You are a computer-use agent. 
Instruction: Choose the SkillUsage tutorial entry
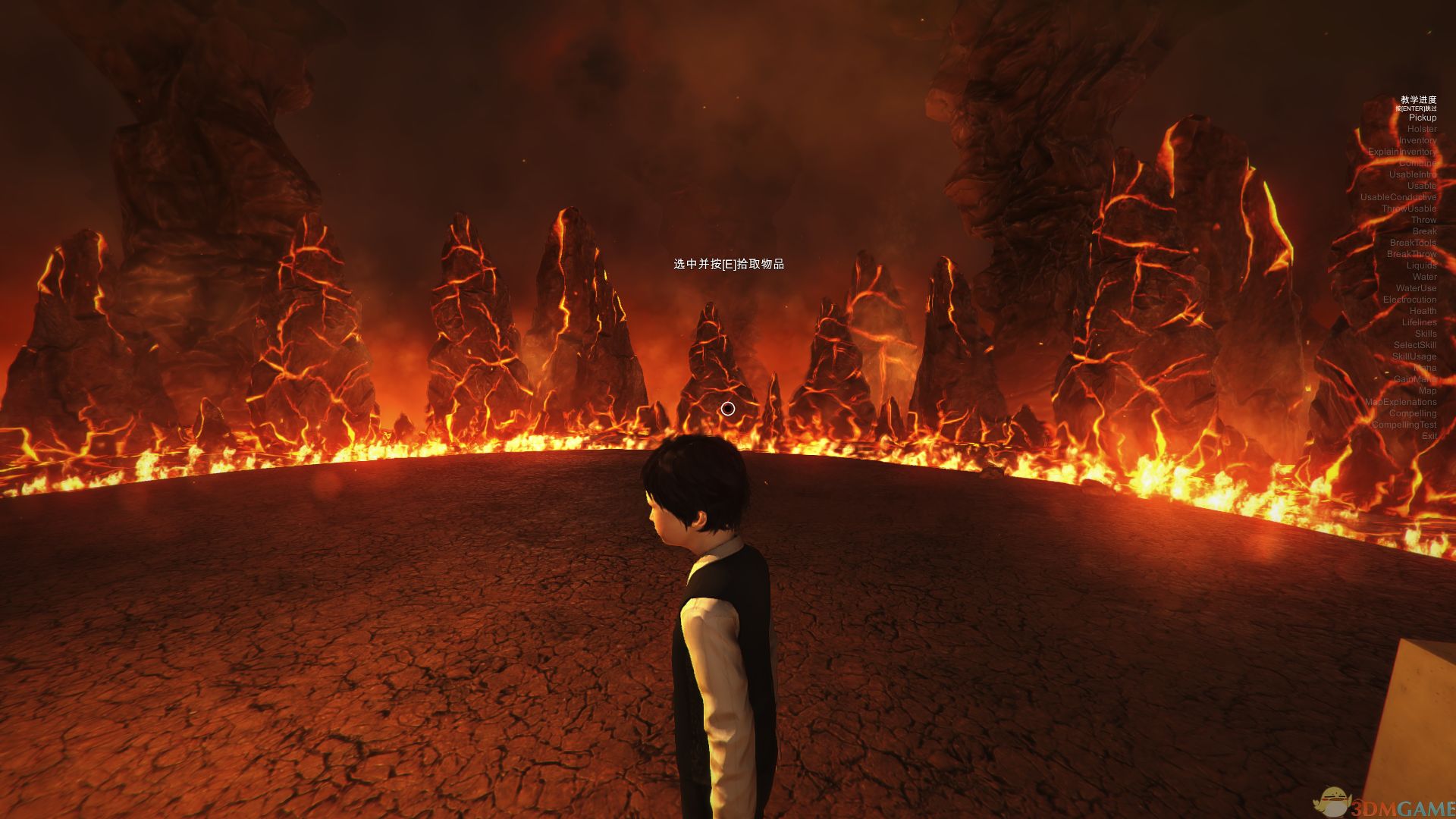[x=1414, y=356]
